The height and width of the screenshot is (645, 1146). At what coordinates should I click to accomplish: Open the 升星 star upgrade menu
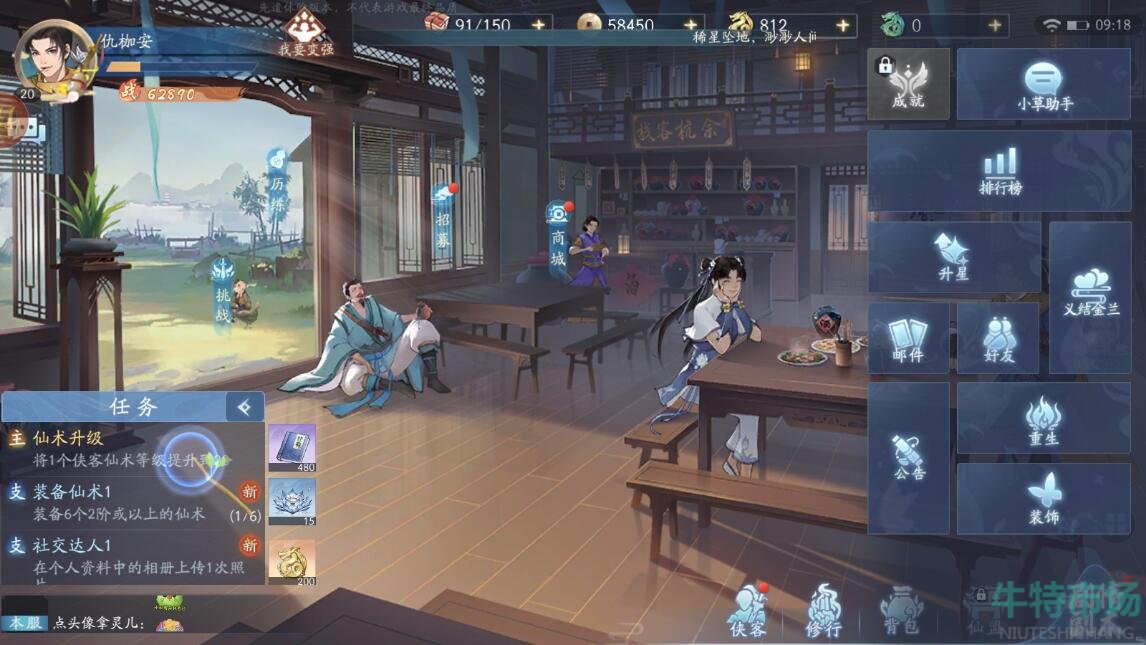click(953, 257)
